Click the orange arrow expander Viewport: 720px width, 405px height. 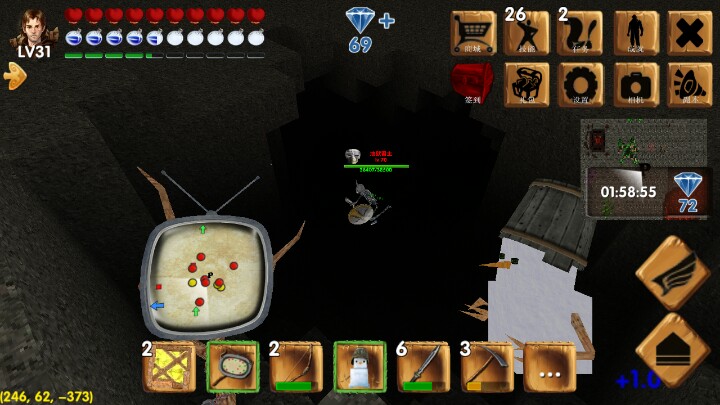[15, 75]
